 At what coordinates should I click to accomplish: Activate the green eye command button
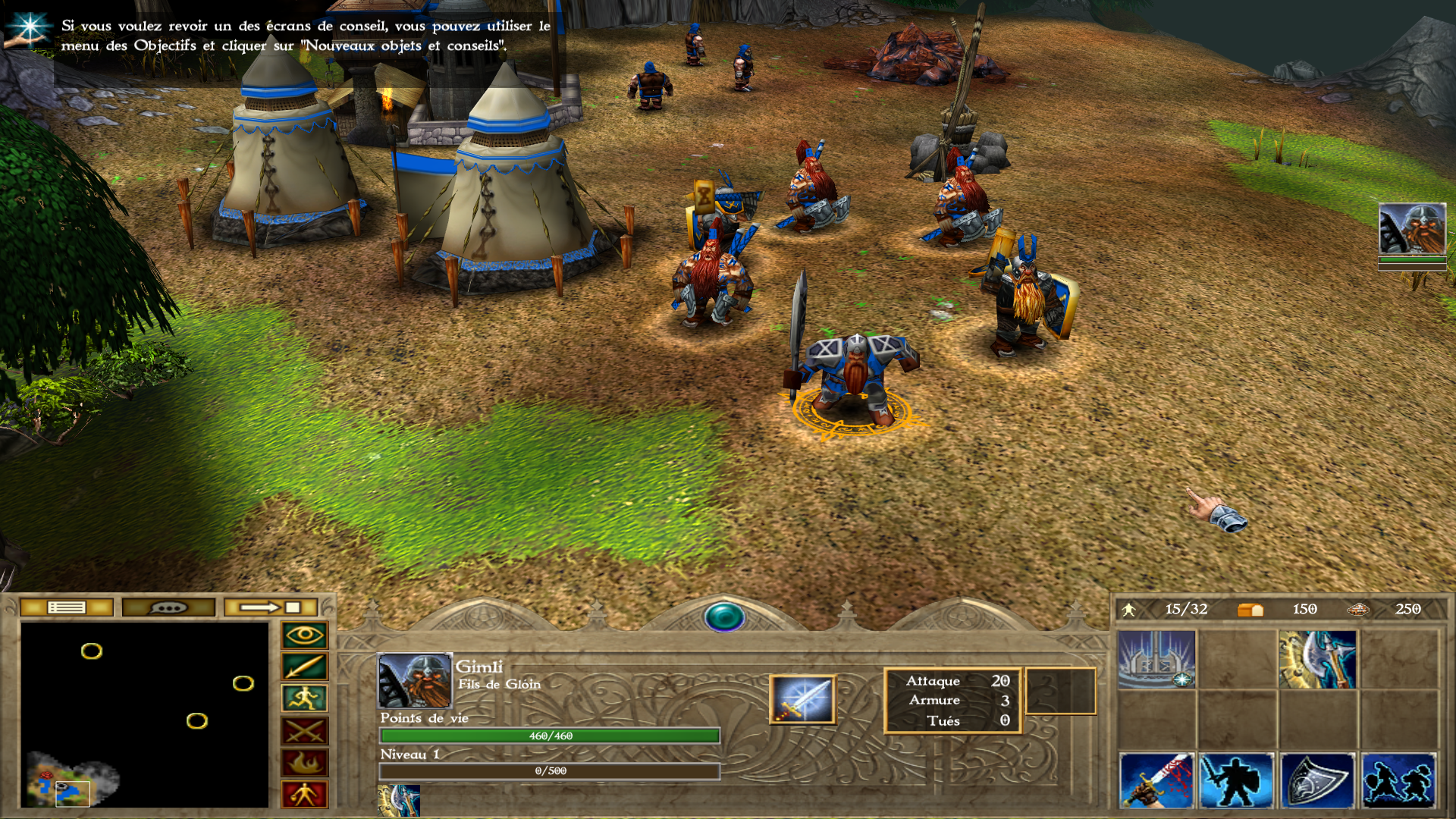click(x=305, y=635)
